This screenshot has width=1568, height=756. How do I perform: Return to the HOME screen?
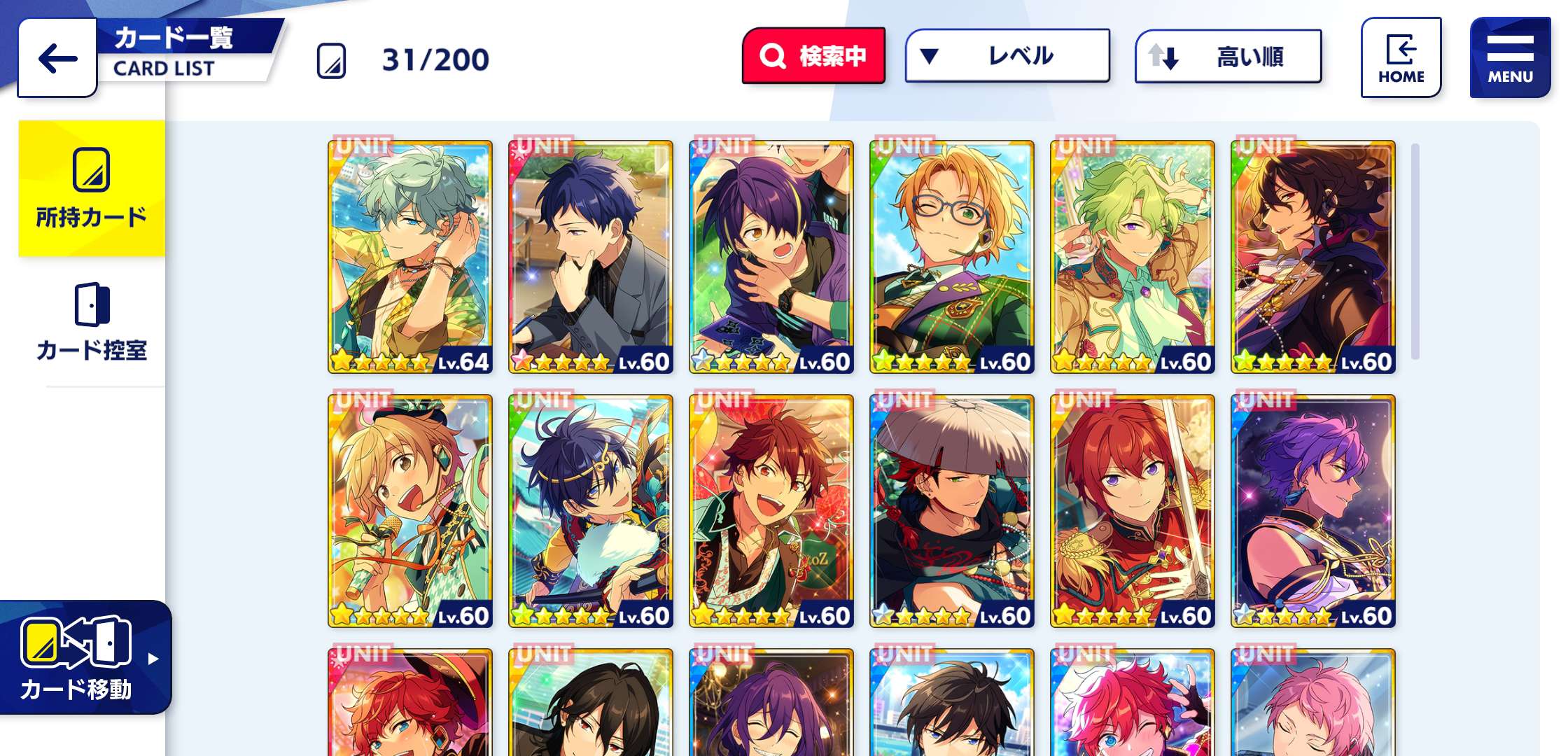pyautogui.click(x=1401, y=58)
